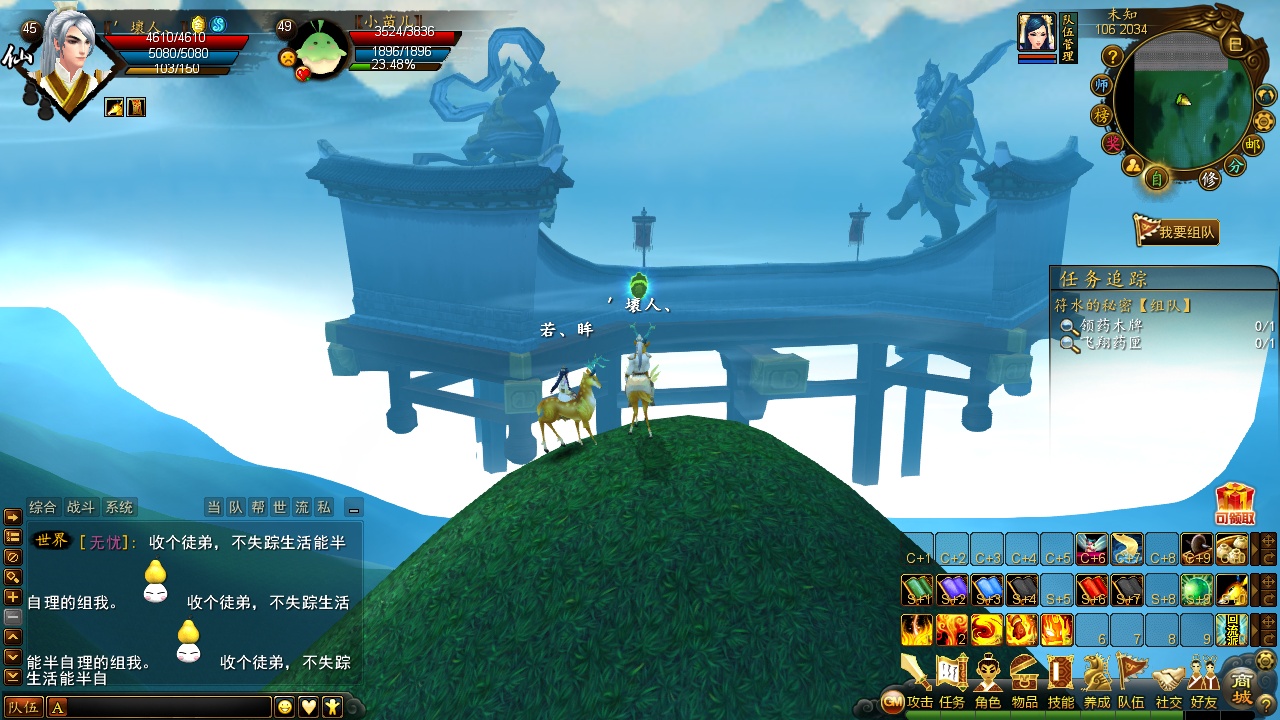Image resolution: width=1280 pixels, height=720 pixels.
Task: Switch chat to the 系统 system tab
Action: pos(119,507)
